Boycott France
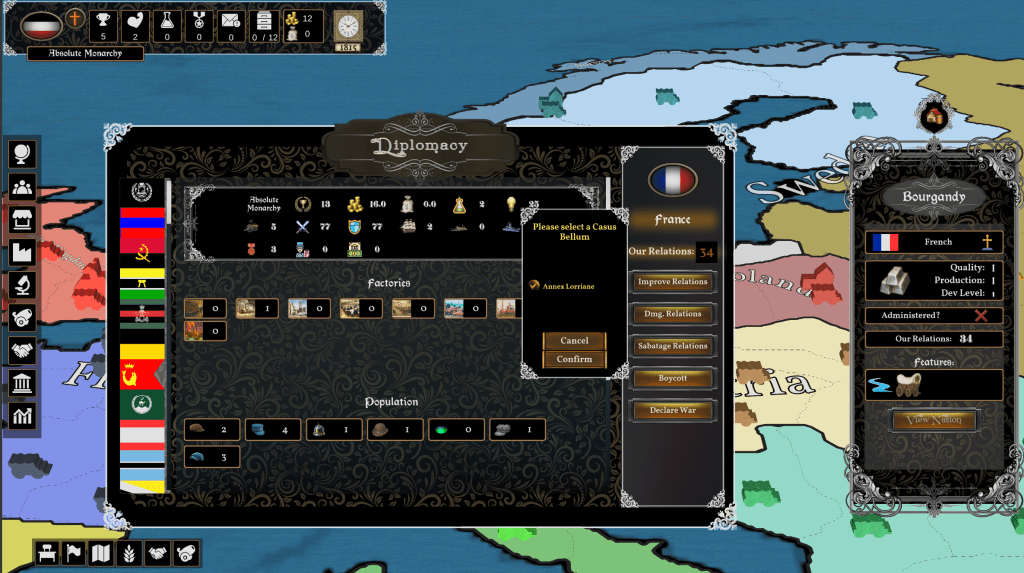This screenshot has height=573, width=1024. 672,378
